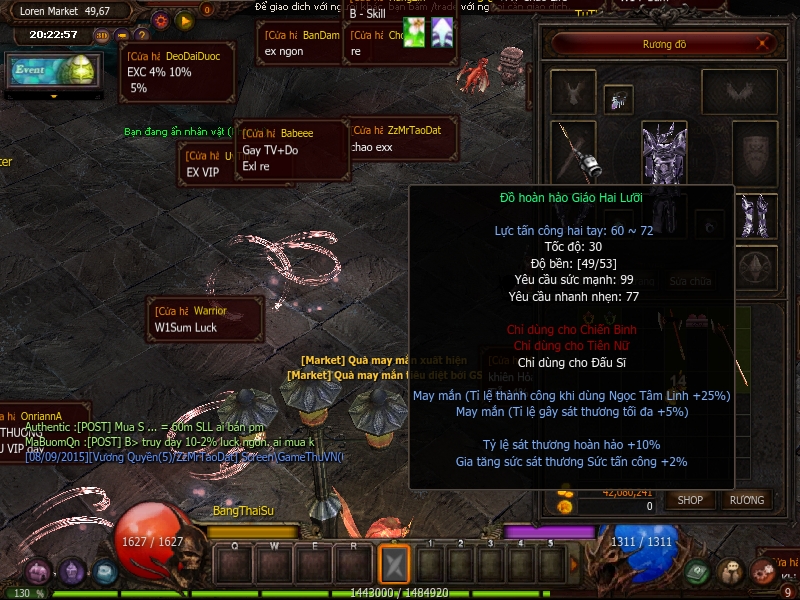The image size is (800, 600).
Task: Open the SHOP button in inventory
Action: [690, 500]
